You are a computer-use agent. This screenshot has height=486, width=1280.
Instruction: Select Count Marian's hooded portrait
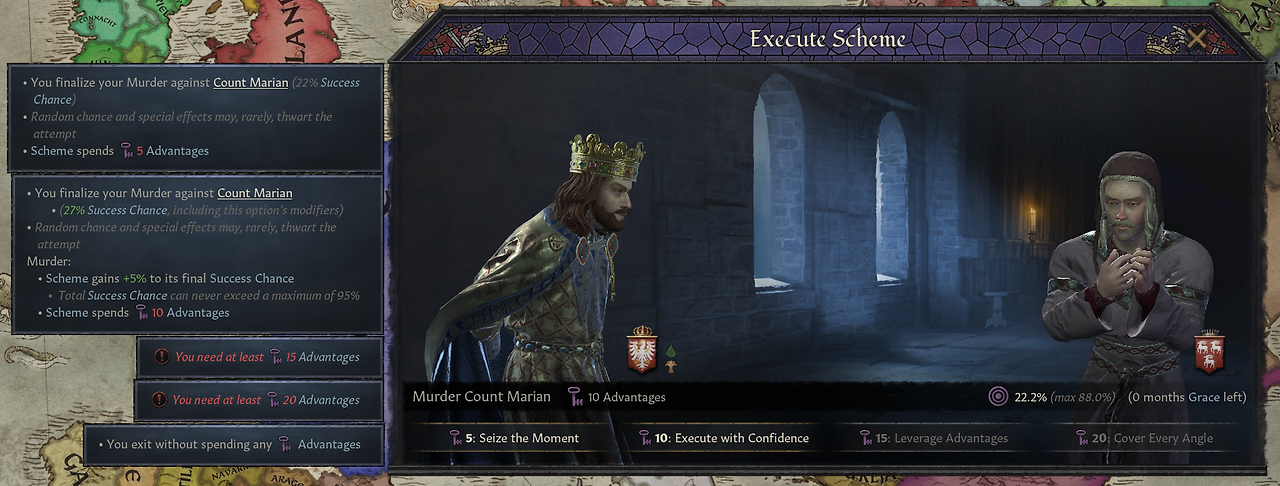click(x=1125, y=280)
